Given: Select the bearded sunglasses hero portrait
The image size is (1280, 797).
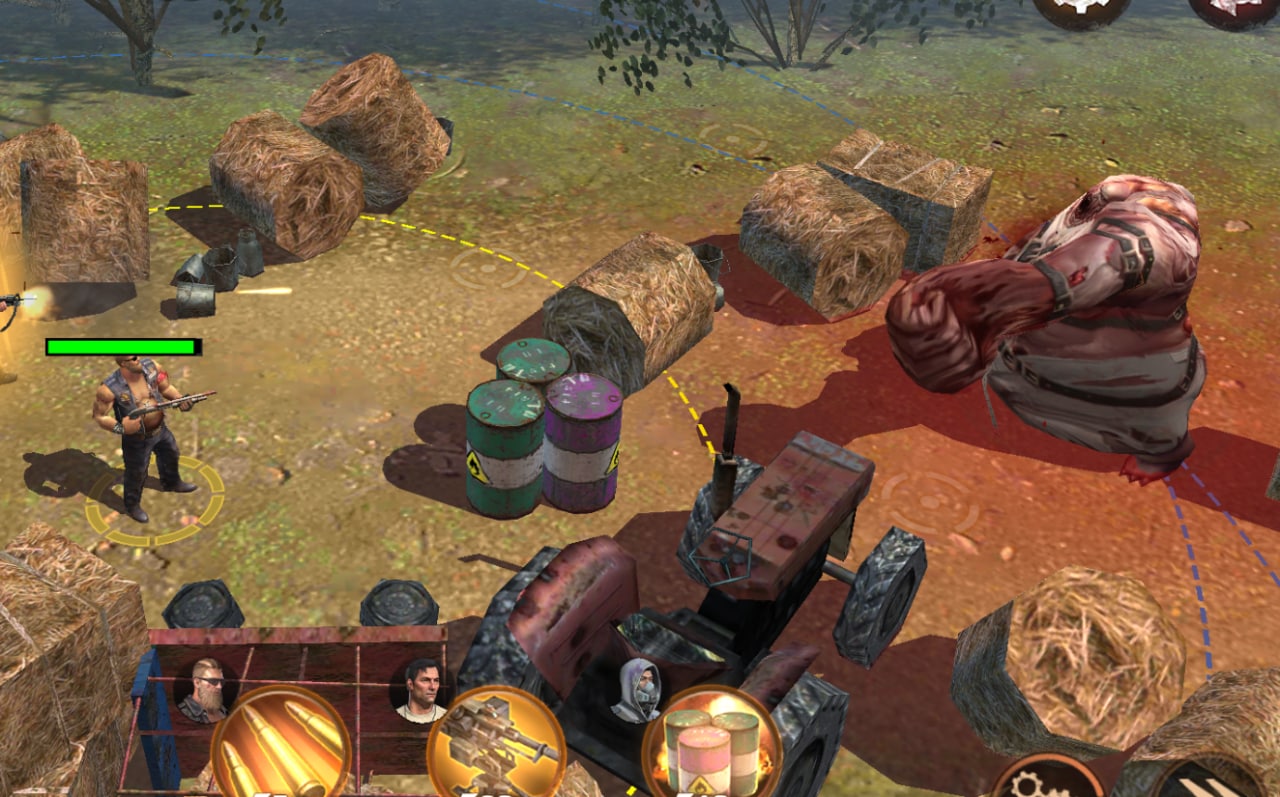Looking at the screenshot, I should coord(204,690).
